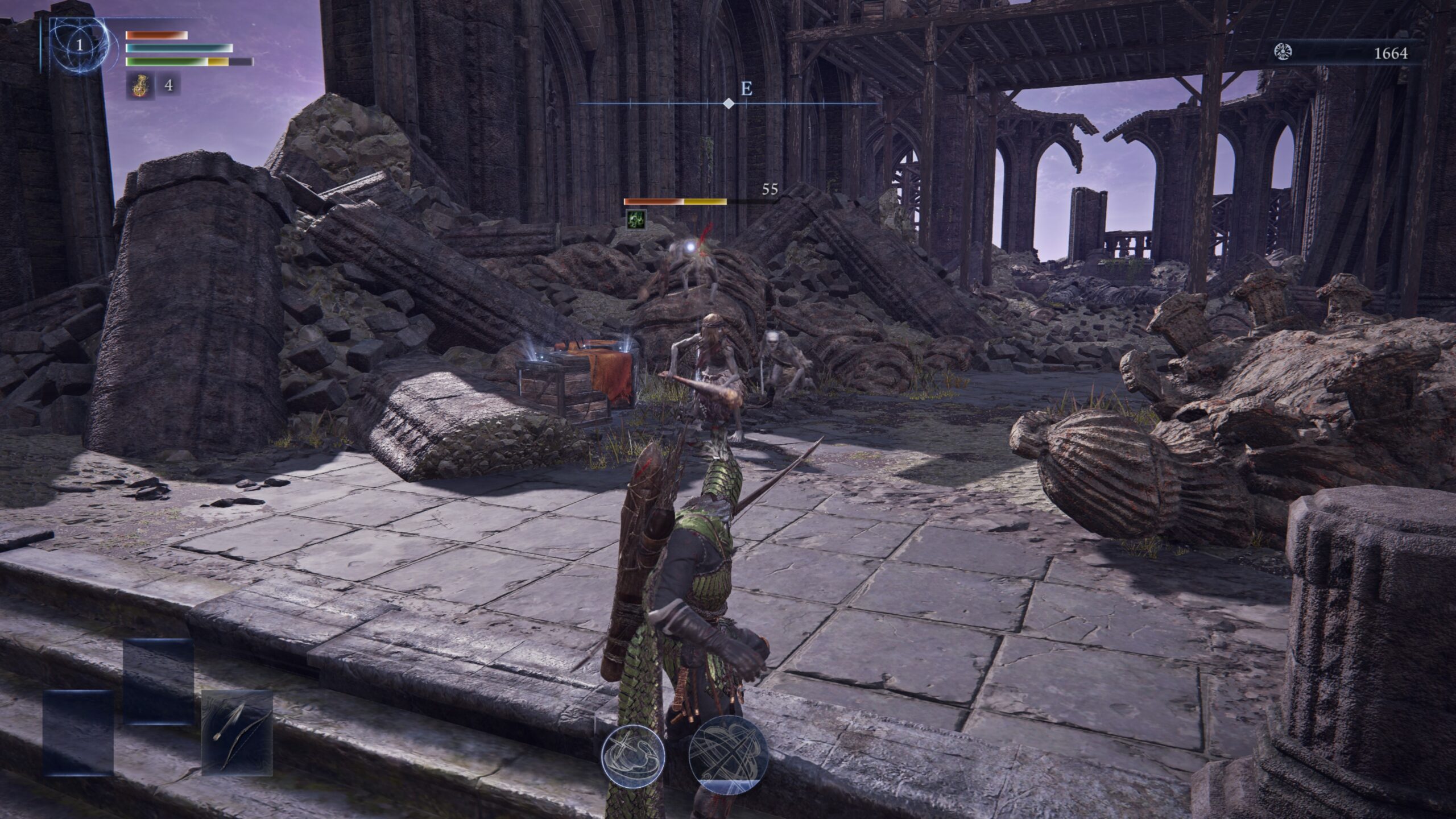Click the glowing blue level orb
Screen dimensions: 1456x819
coord(79,45)
